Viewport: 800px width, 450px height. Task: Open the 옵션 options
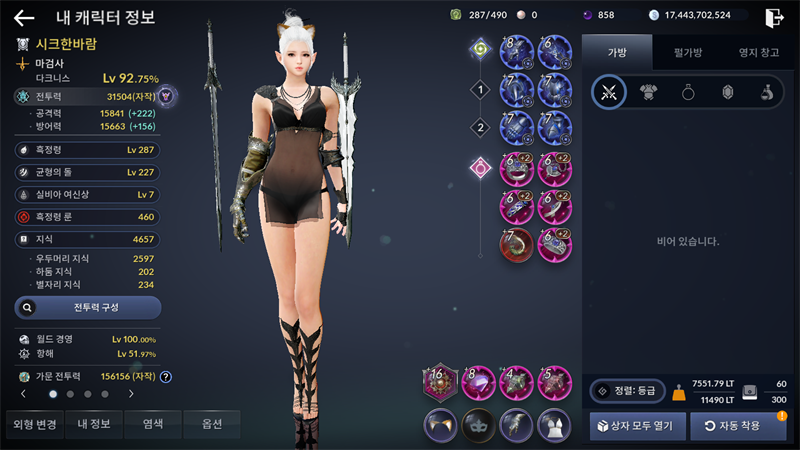tap(211, 424)
